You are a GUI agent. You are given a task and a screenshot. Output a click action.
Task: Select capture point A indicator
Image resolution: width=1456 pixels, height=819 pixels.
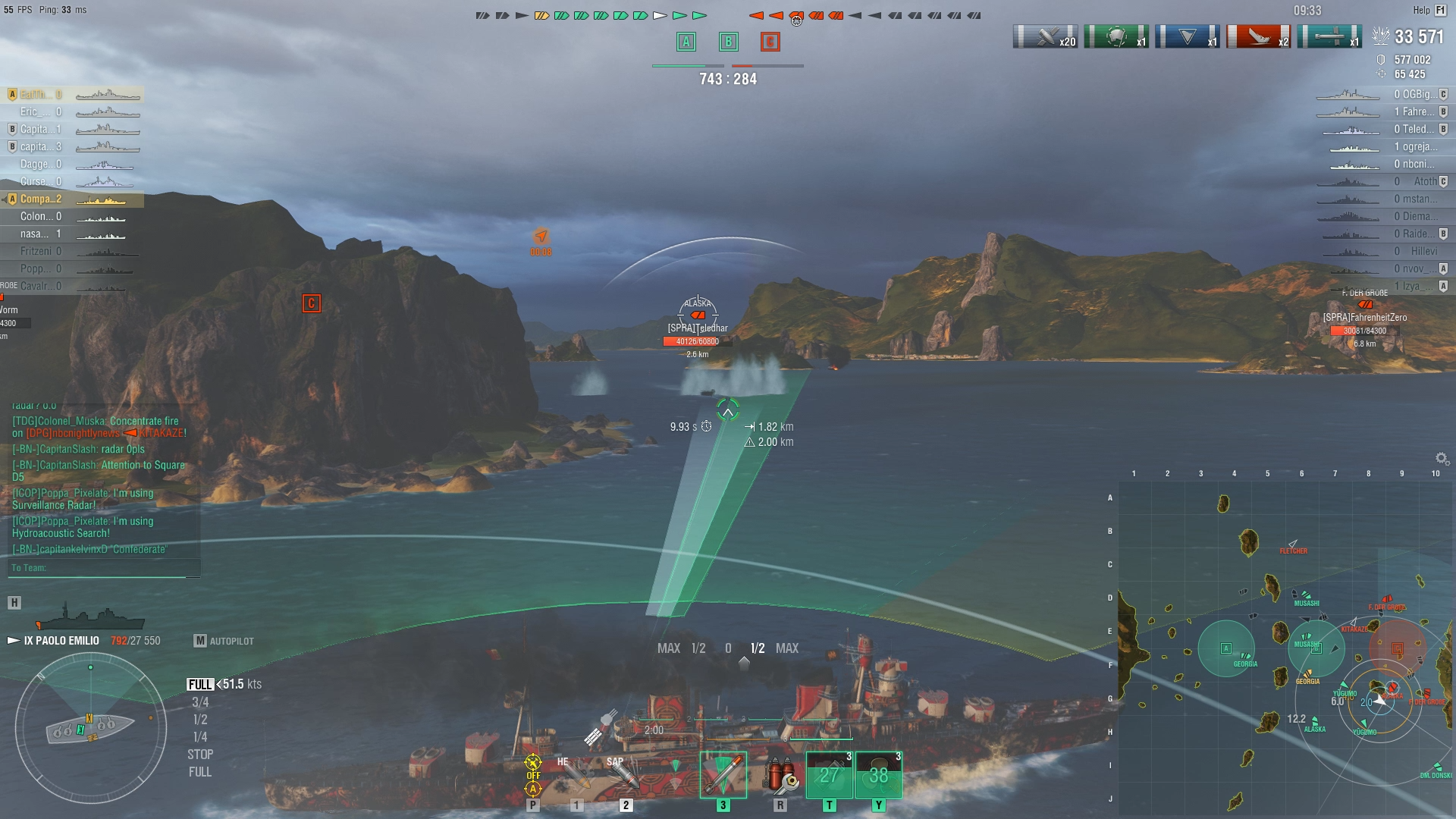pyautogui.click(x=686, y=42)
